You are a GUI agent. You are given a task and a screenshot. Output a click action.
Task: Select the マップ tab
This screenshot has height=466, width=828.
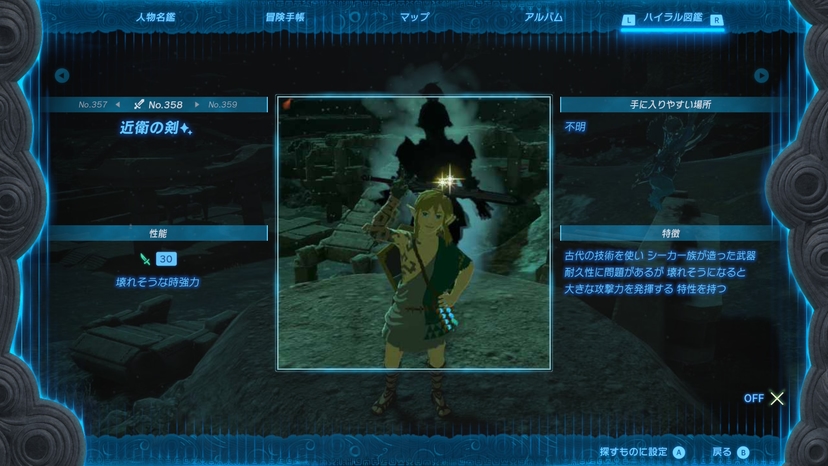pyautogui.click(x=414, y=18)
